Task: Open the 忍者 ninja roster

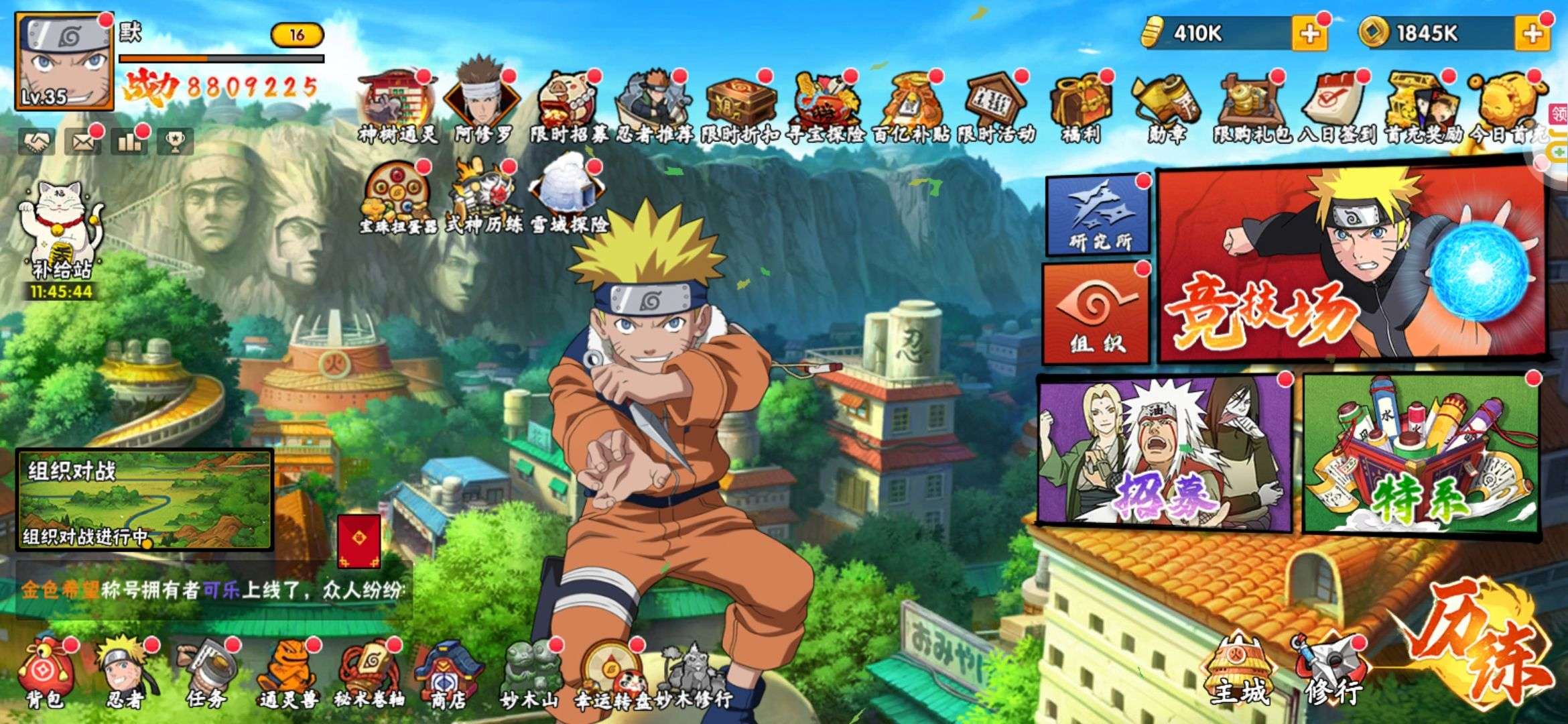Action: (x=125, y=672)
